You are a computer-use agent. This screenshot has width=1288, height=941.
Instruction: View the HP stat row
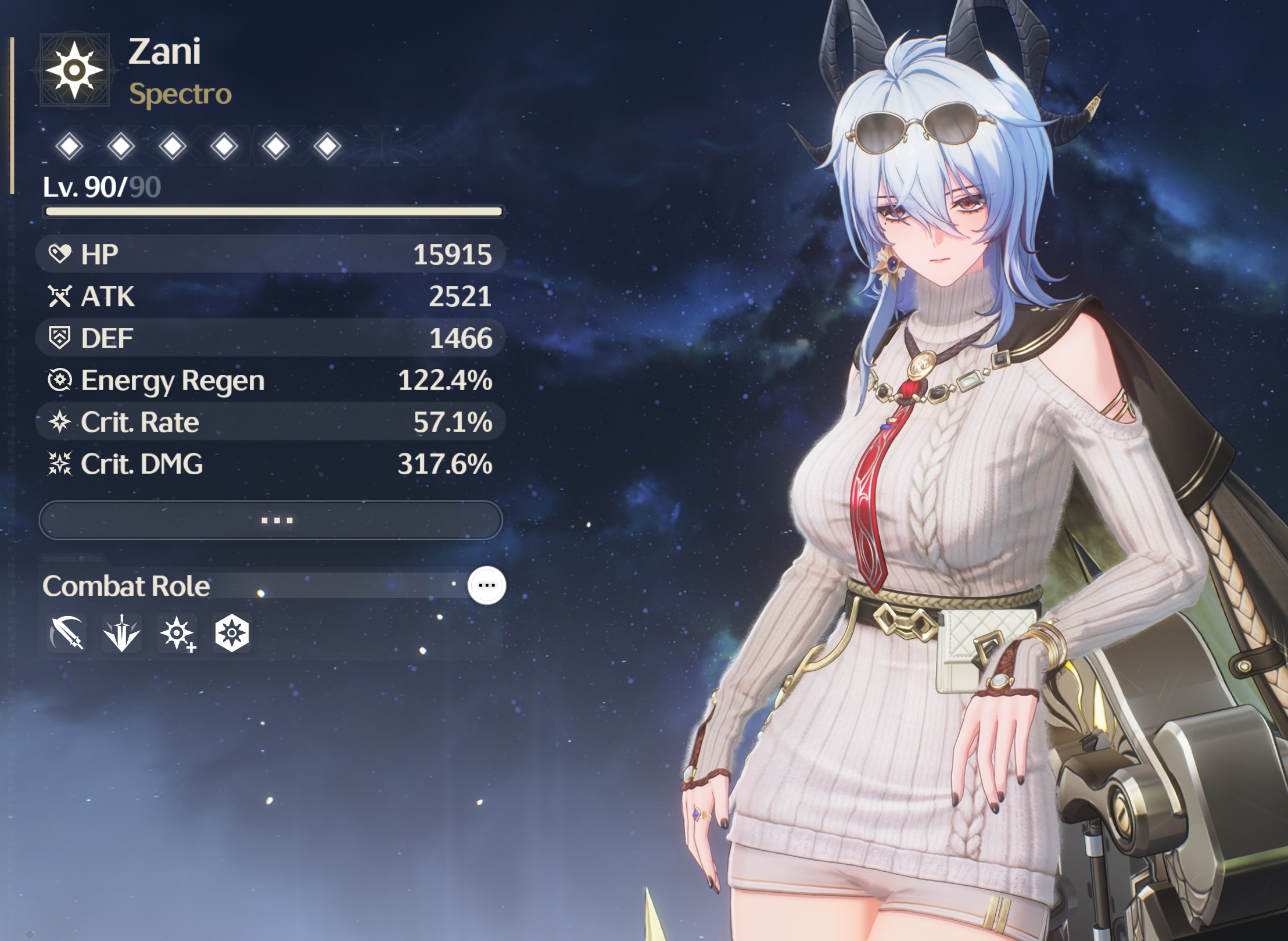[270, 254]
